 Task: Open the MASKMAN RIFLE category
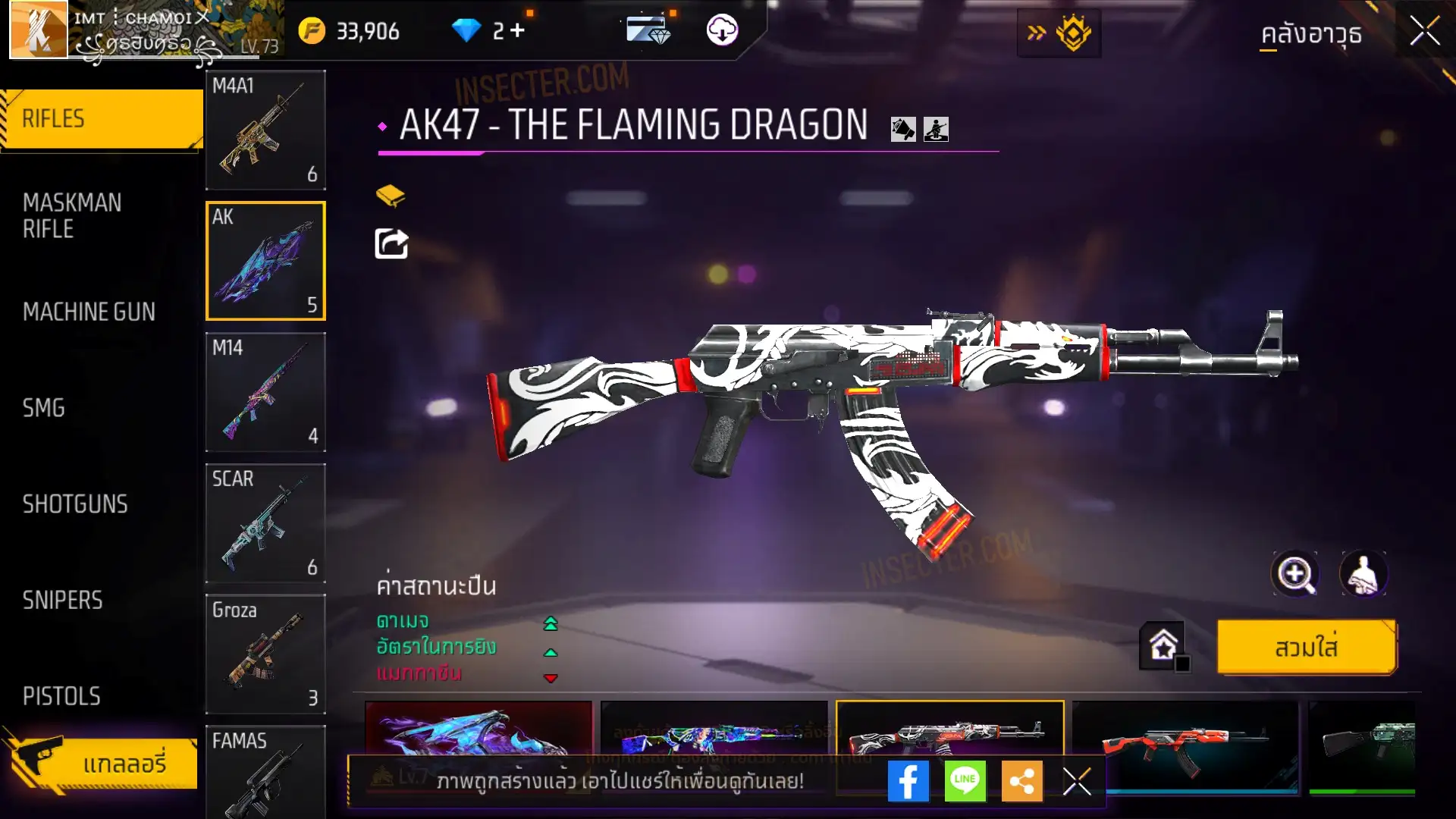72,215
